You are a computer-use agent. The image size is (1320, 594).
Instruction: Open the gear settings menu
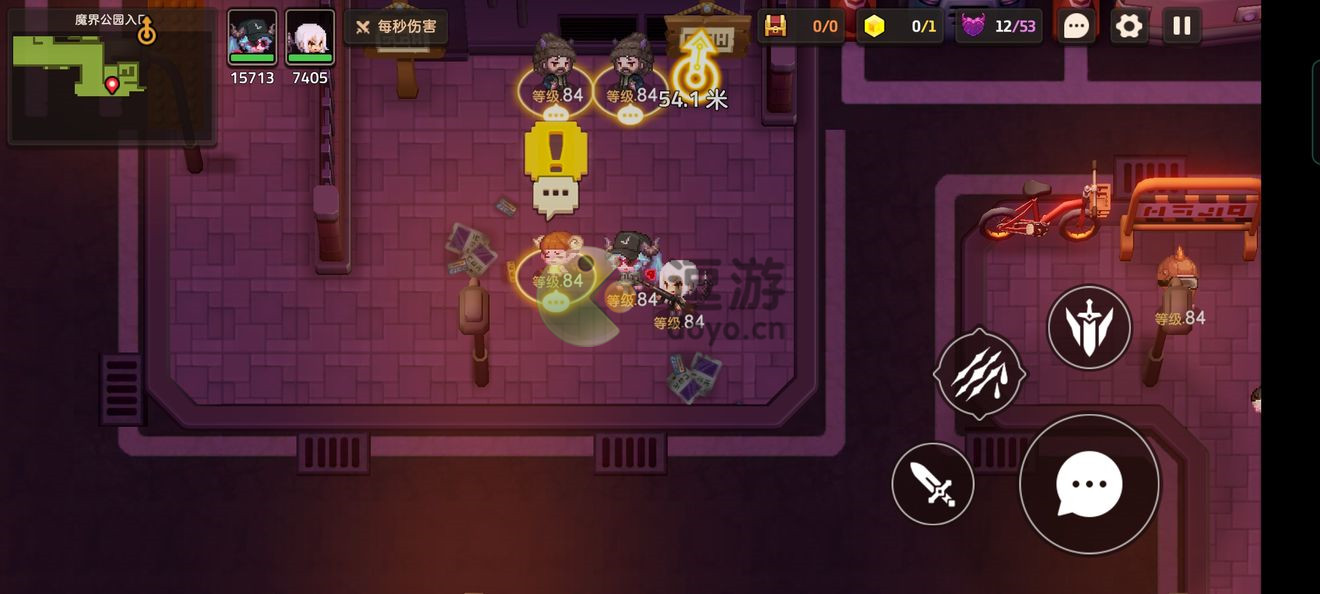coord(1129,26)
